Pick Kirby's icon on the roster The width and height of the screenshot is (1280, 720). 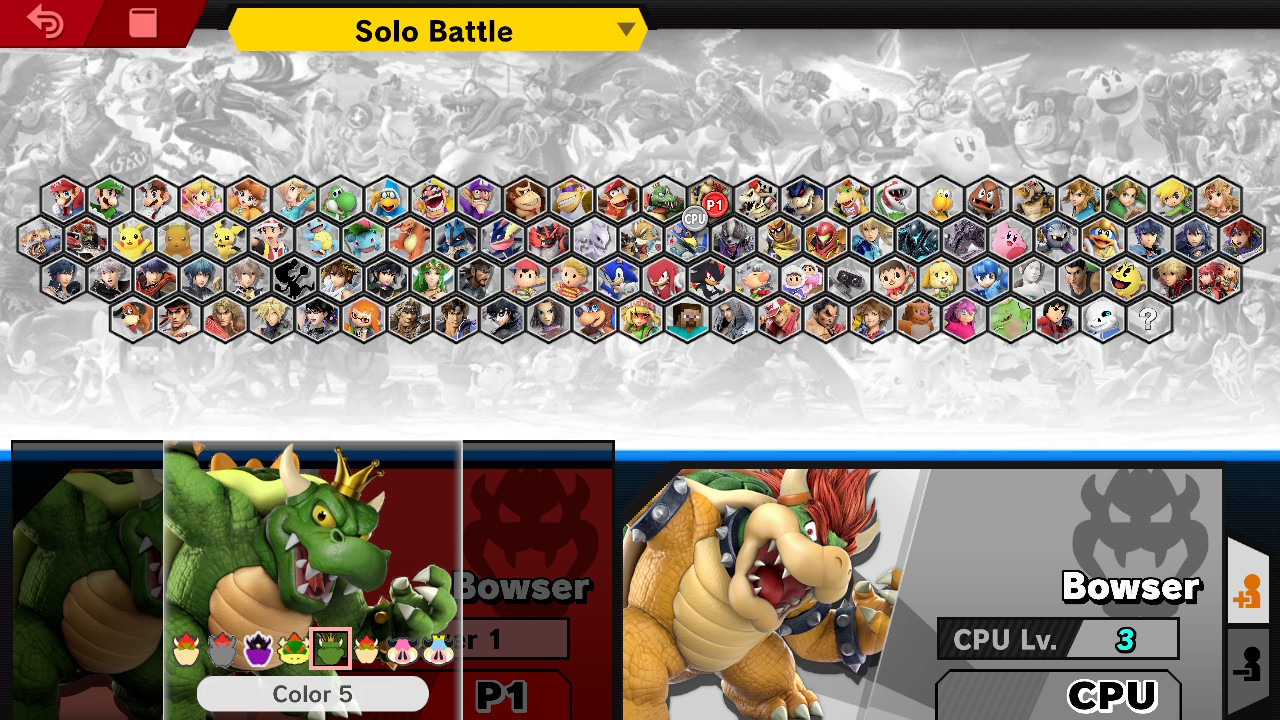(x=1009, y=240)
